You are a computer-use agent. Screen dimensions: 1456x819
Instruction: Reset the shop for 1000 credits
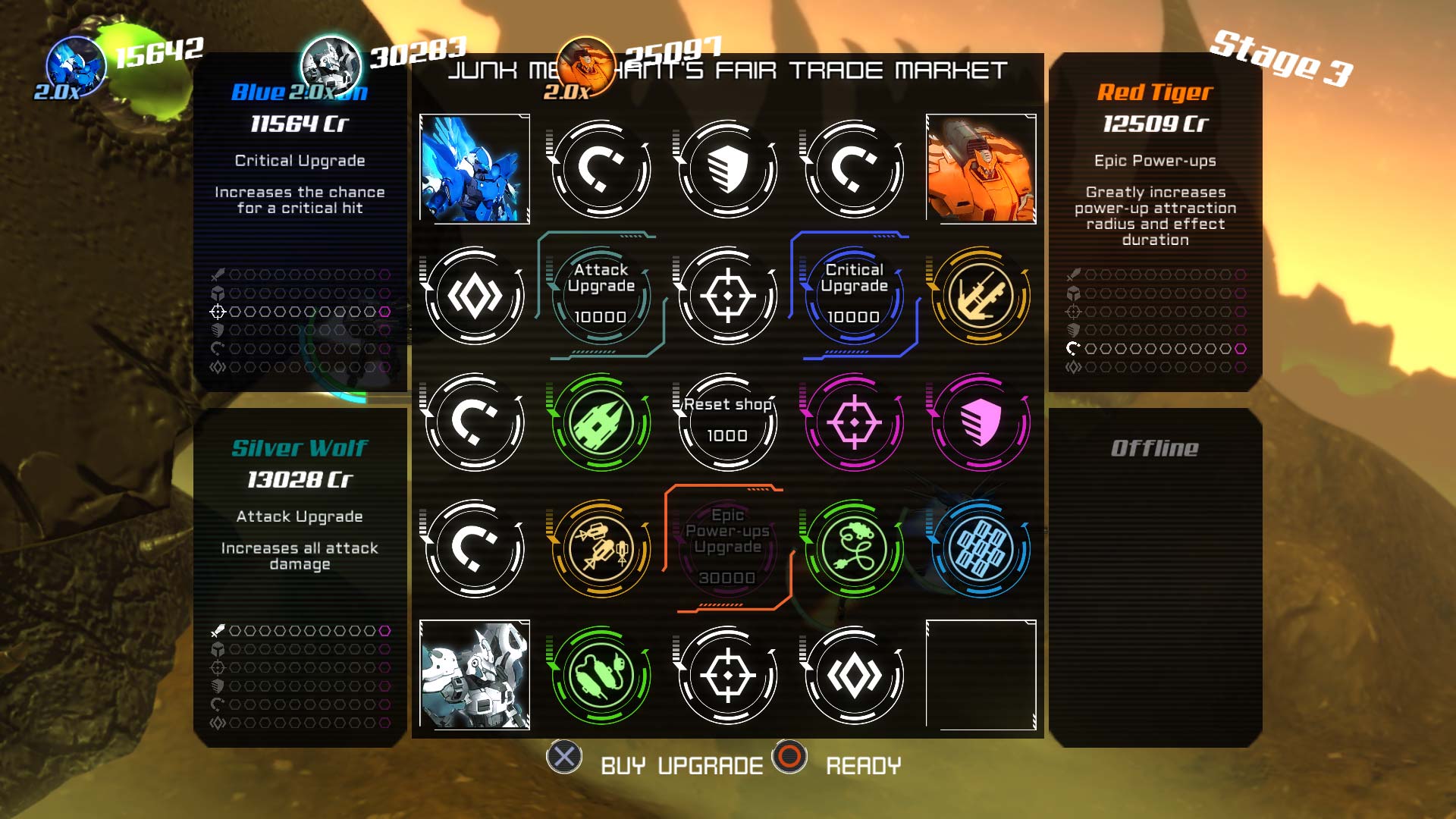point(727,423)
